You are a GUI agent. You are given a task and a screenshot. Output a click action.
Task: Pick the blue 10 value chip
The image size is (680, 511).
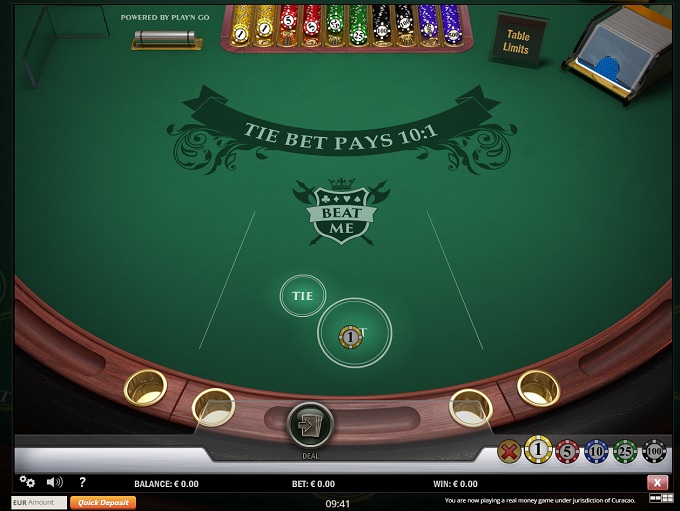(x=596, y=452)
